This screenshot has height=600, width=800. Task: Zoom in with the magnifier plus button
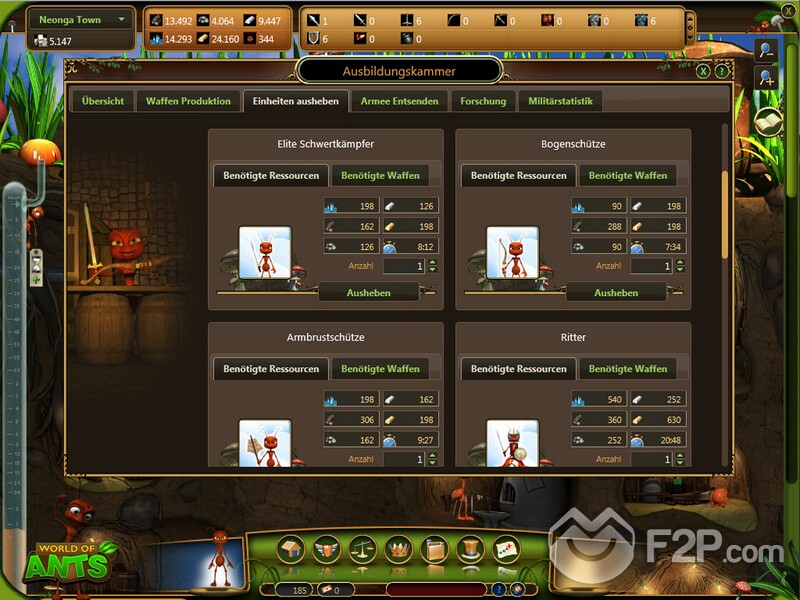pos(766,78)
